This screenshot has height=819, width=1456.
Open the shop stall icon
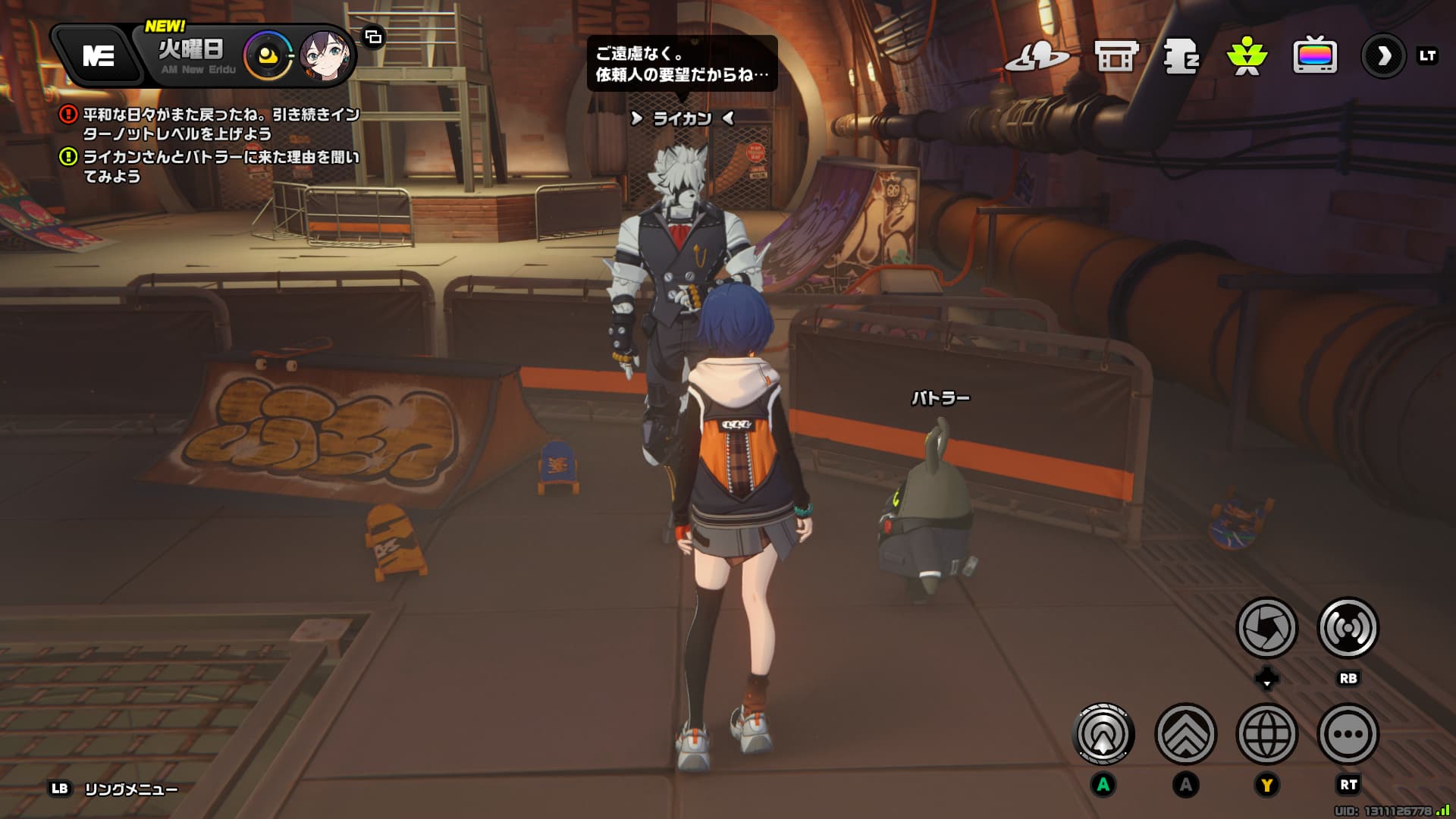click(x=1116, y=55)
